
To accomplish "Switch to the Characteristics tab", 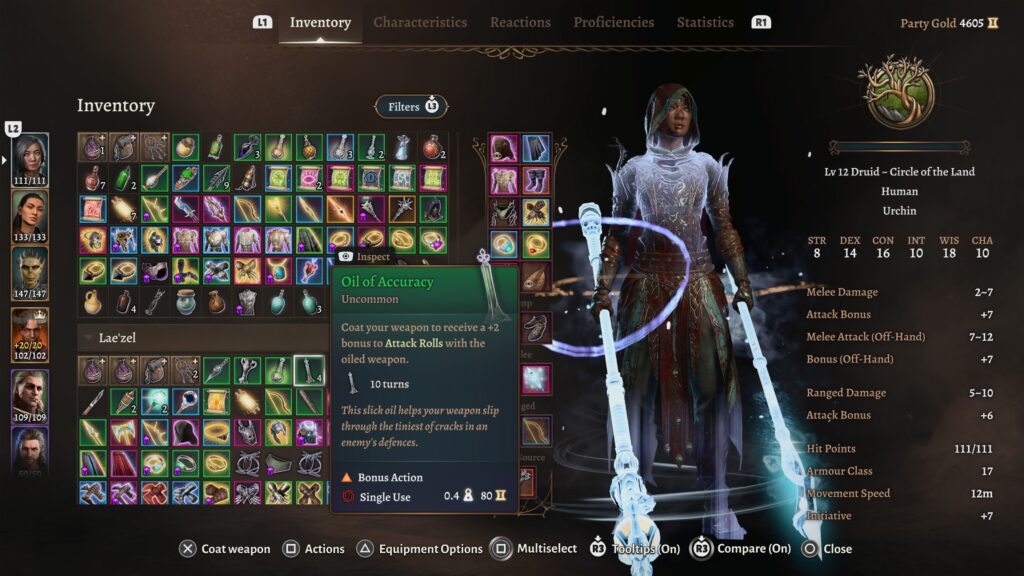I will tap(420, 22).
